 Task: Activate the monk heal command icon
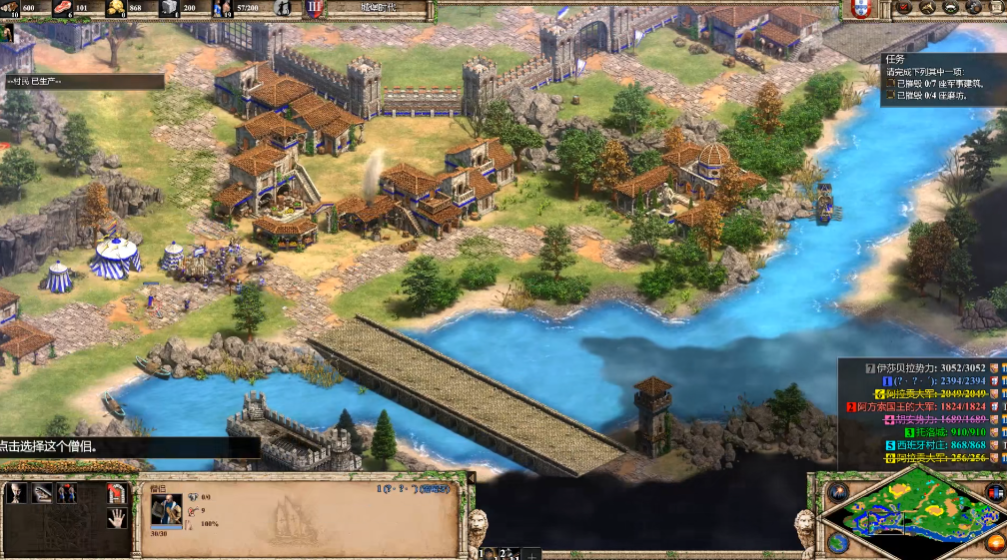click(42, 493)
